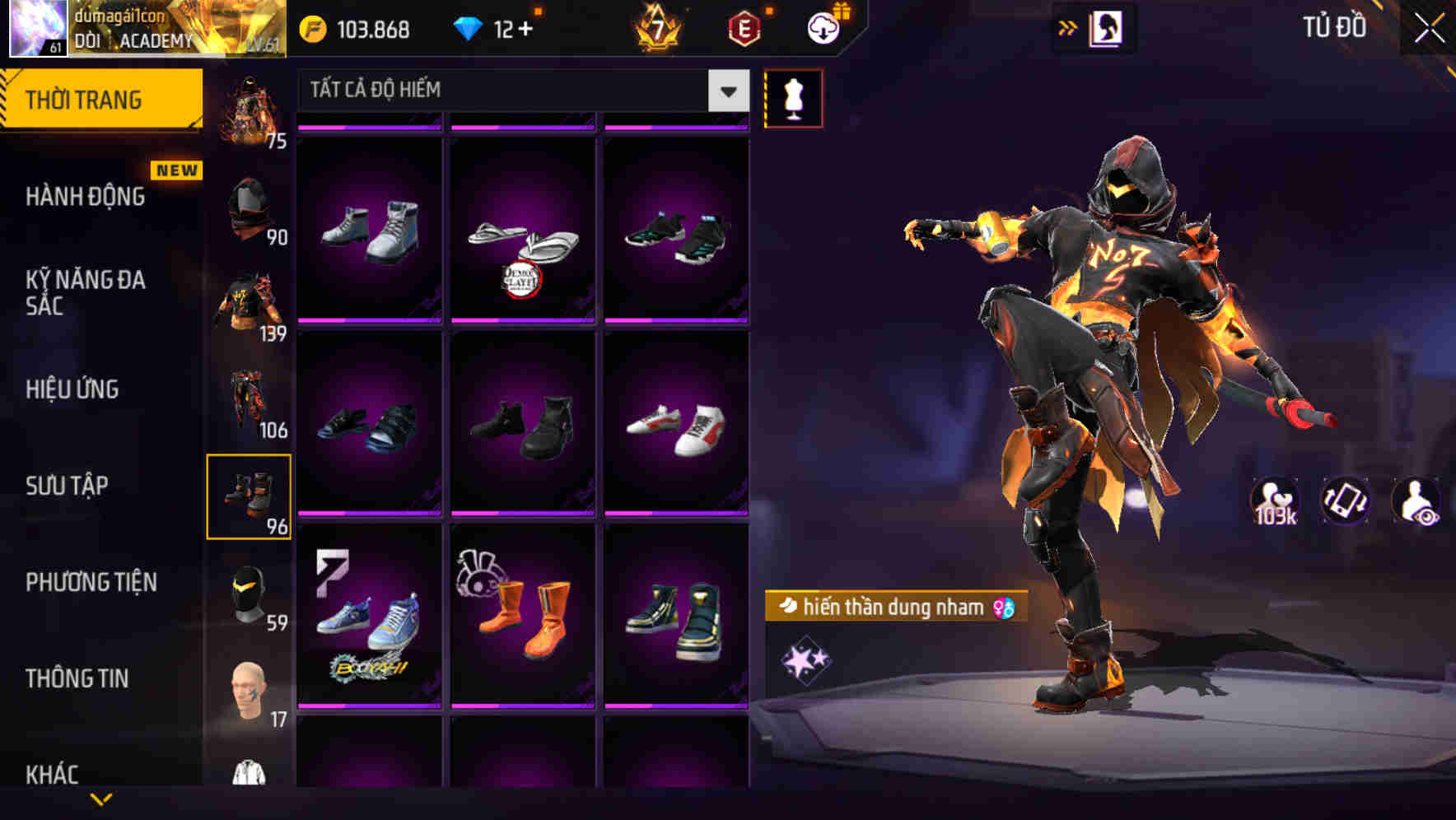Click the double-arrow expander in the top bar
1456x820 pixels.
[1068, 26]
